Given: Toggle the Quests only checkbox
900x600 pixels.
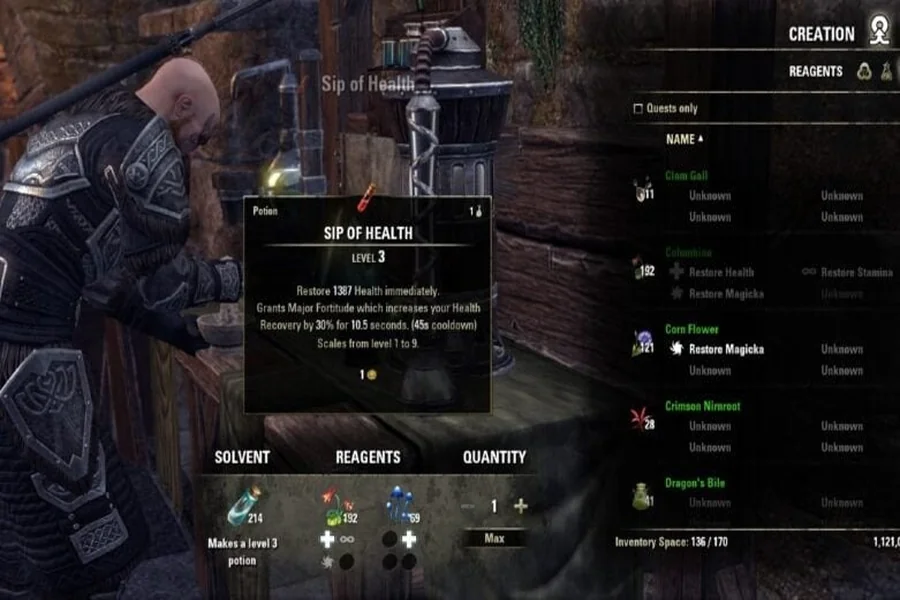Looking at the screenshot, I should 639,108.
